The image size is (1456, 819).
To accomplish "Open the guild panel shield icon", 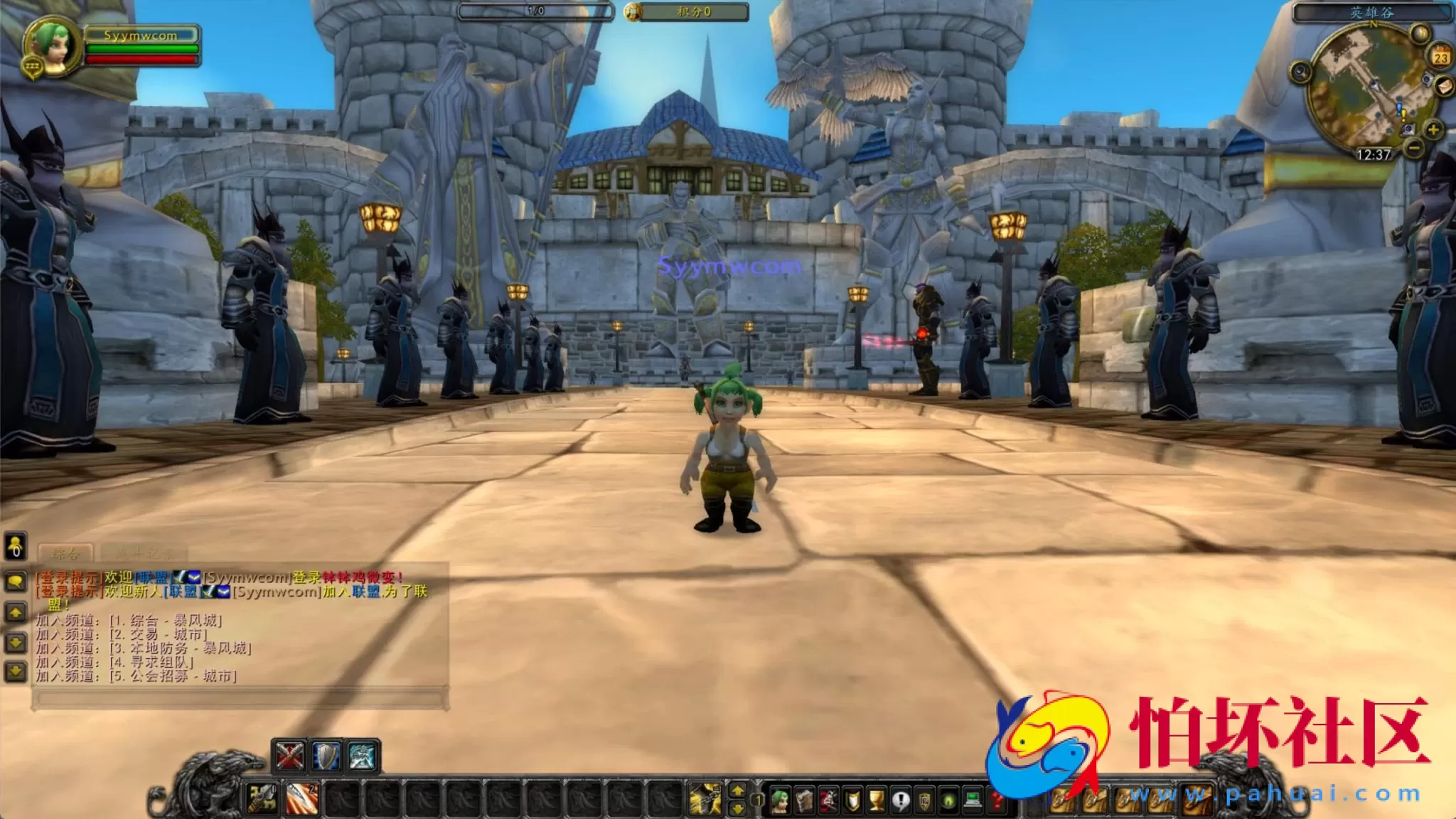I will point(925,801).
